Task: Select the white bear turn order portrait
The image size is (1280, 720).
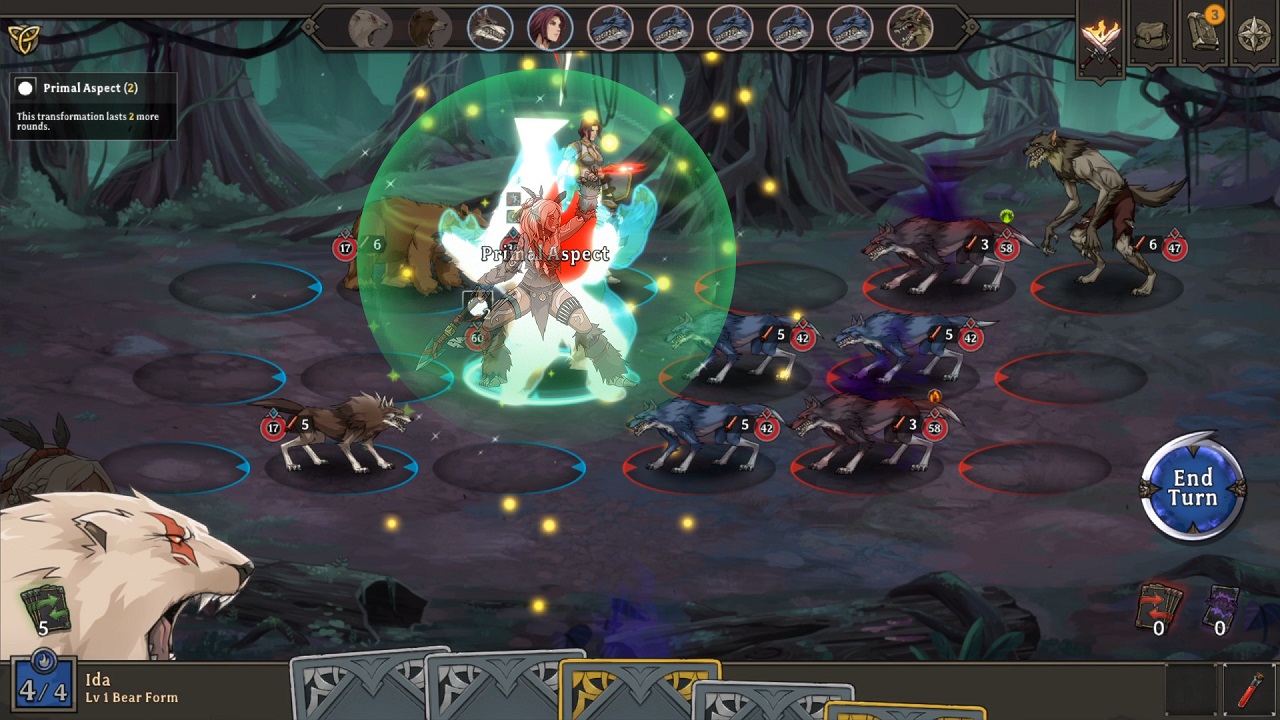Action: [x=370, y=28]
